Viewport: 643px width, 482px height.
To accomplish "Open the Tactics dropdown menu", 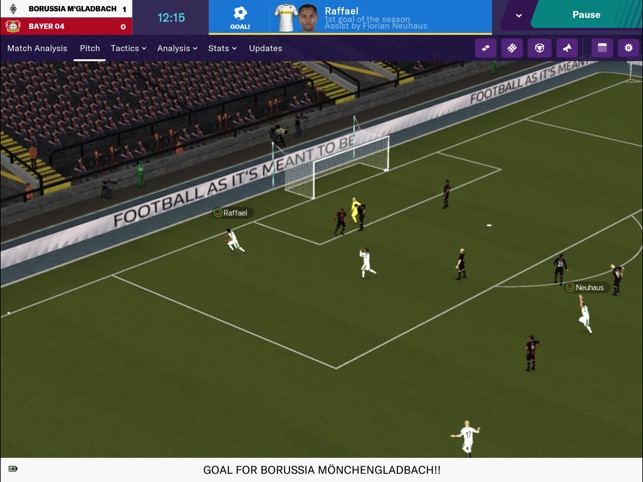I will 128,48.
